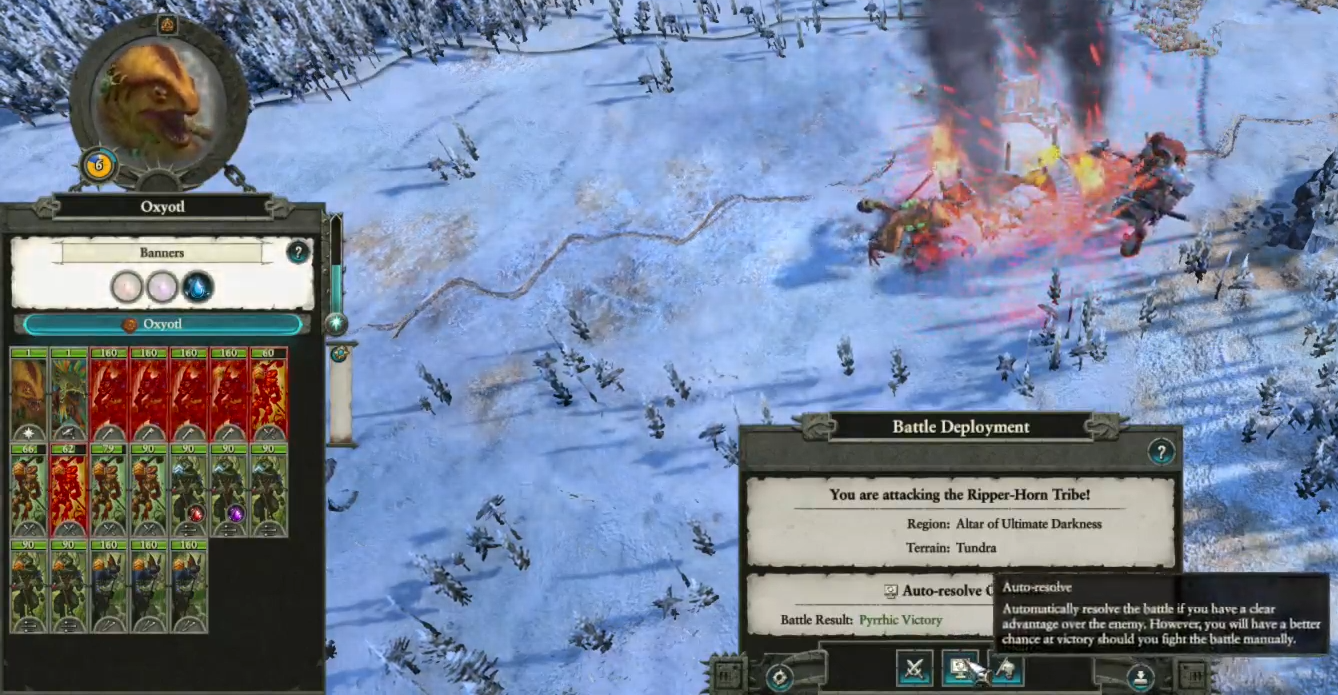1338x695 pixels.
Task: Select the blue water-drop banner slot
Action: coord(198,288)
